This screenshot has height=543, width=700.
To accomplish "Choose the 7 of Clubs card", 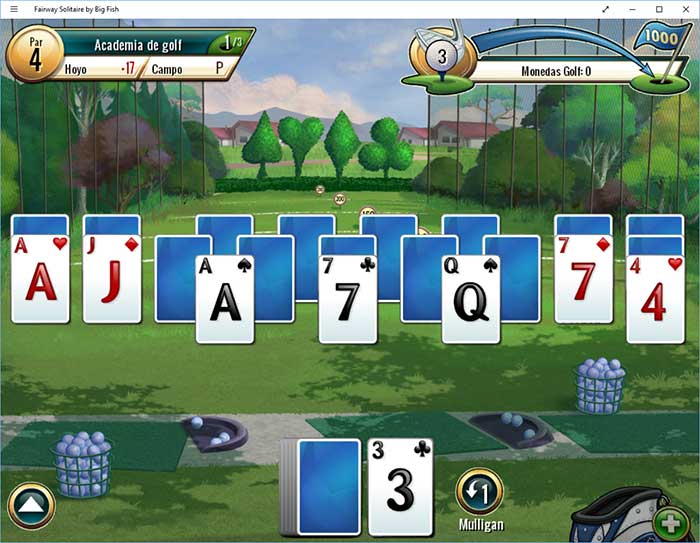I will click(347, 299).
